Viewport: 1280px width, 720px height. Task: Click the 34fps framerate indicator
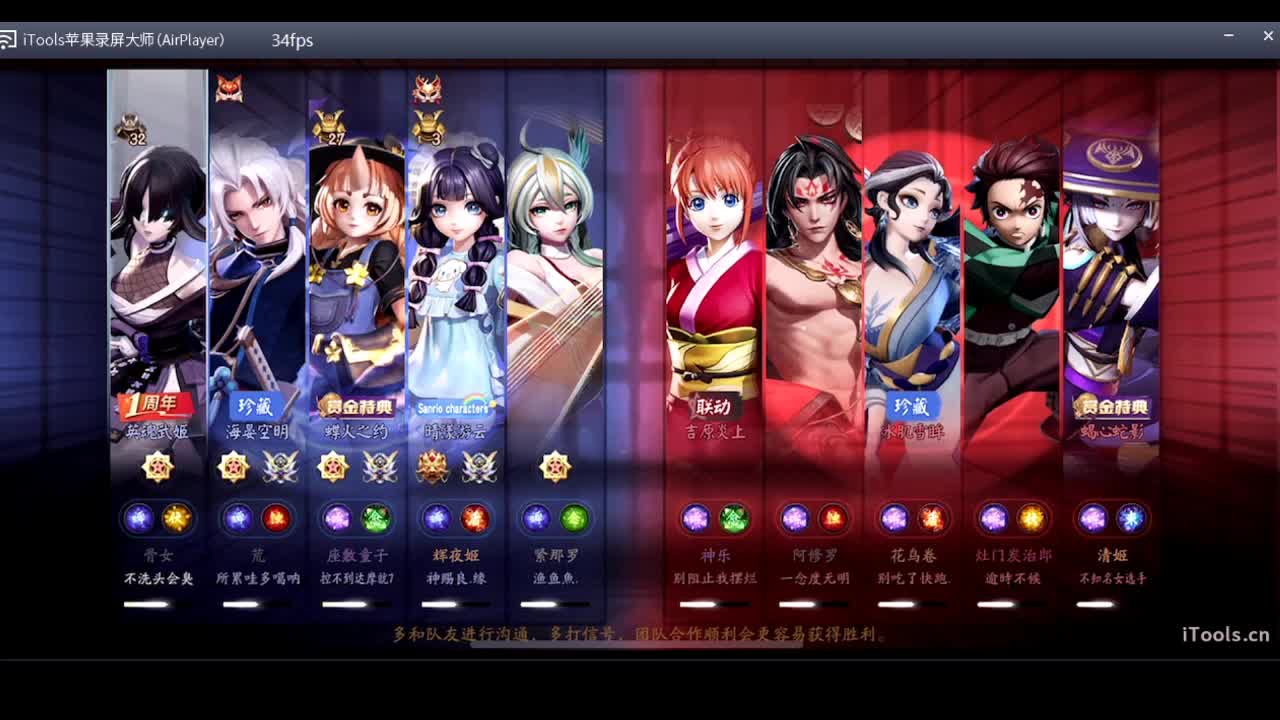coord(292,41)
